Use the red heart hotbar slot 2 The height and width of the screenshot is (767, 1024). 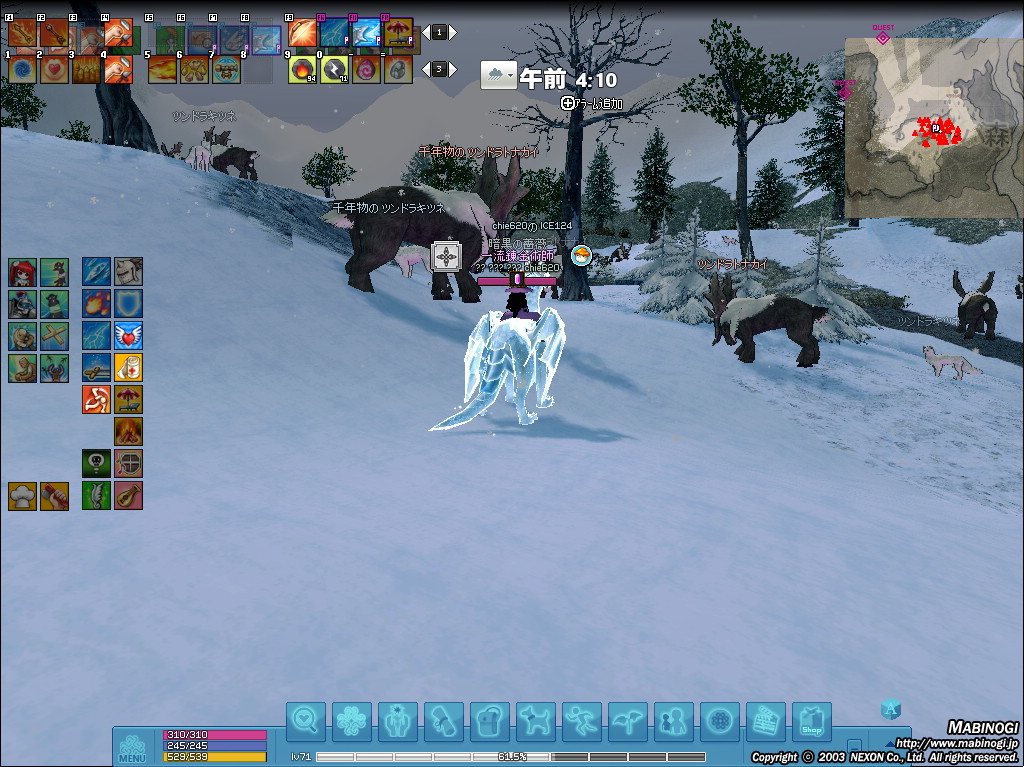[x=54, y=69]
